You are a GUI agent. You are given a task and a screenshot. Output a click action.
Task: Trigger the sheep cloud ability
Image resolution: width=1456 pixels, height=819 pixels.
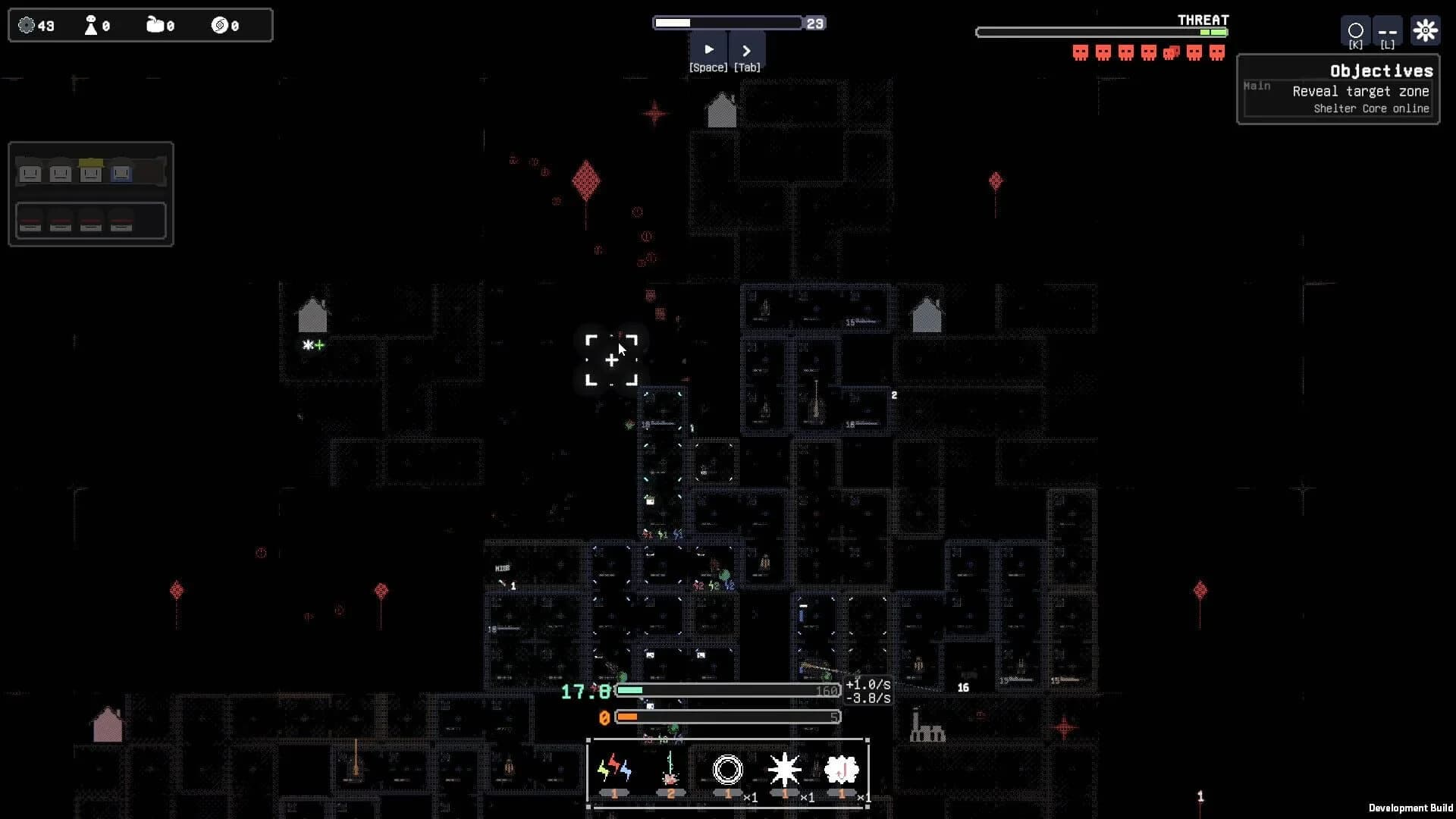coord(842,770)
